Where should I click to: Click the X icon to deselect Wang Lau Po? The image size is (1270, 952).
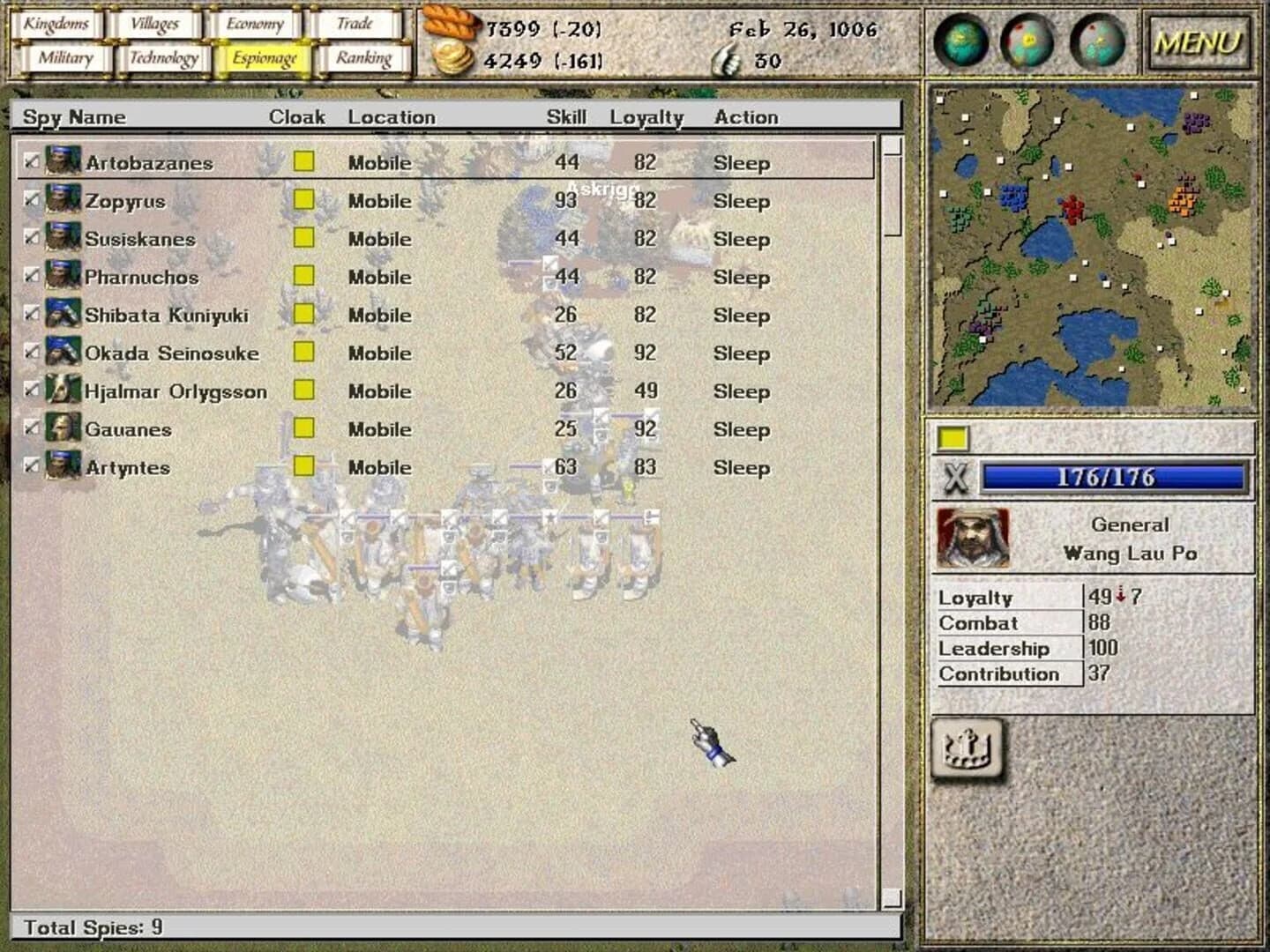(955, 477)
